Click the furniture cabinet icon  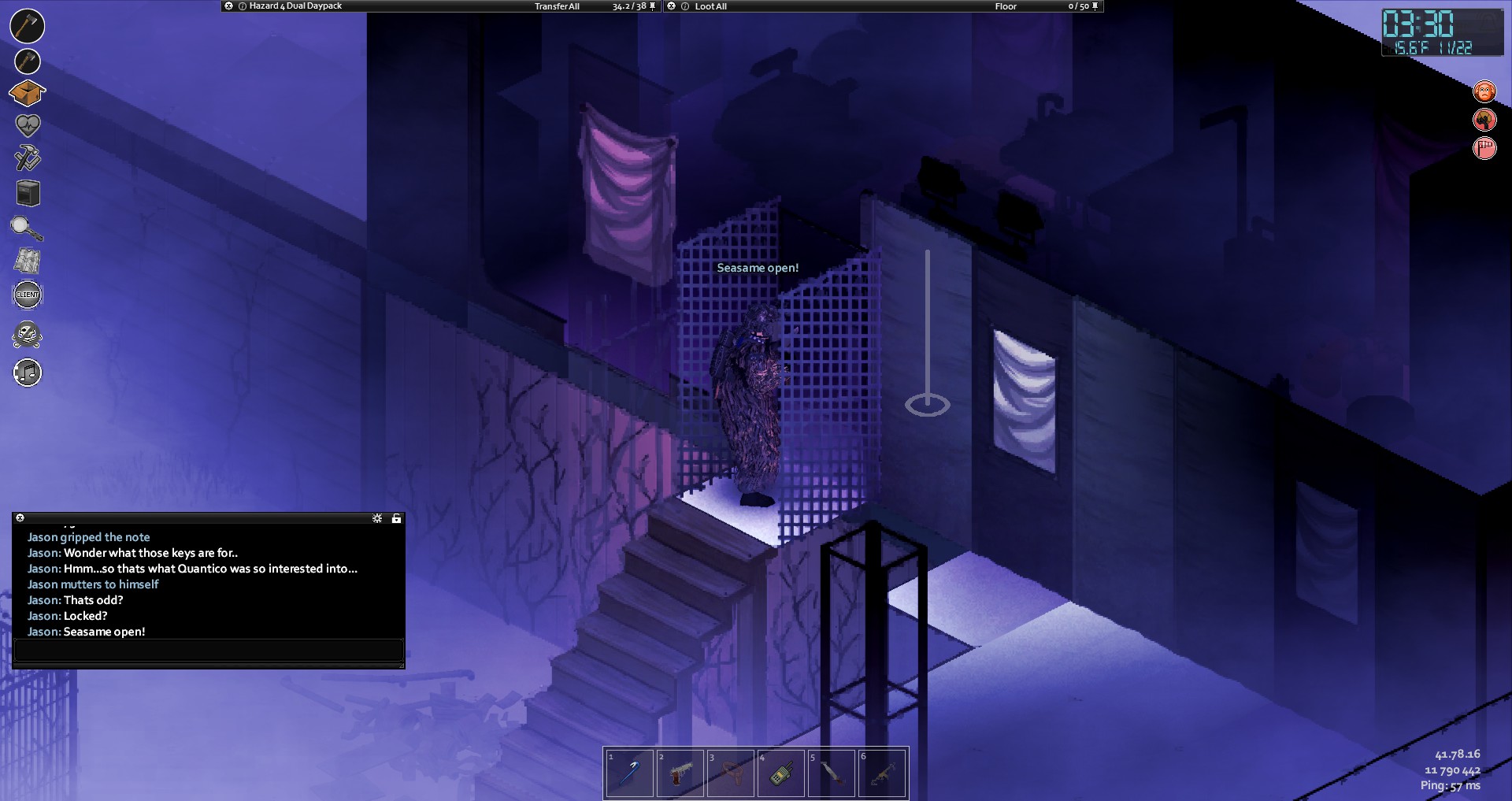pos(28,193)
